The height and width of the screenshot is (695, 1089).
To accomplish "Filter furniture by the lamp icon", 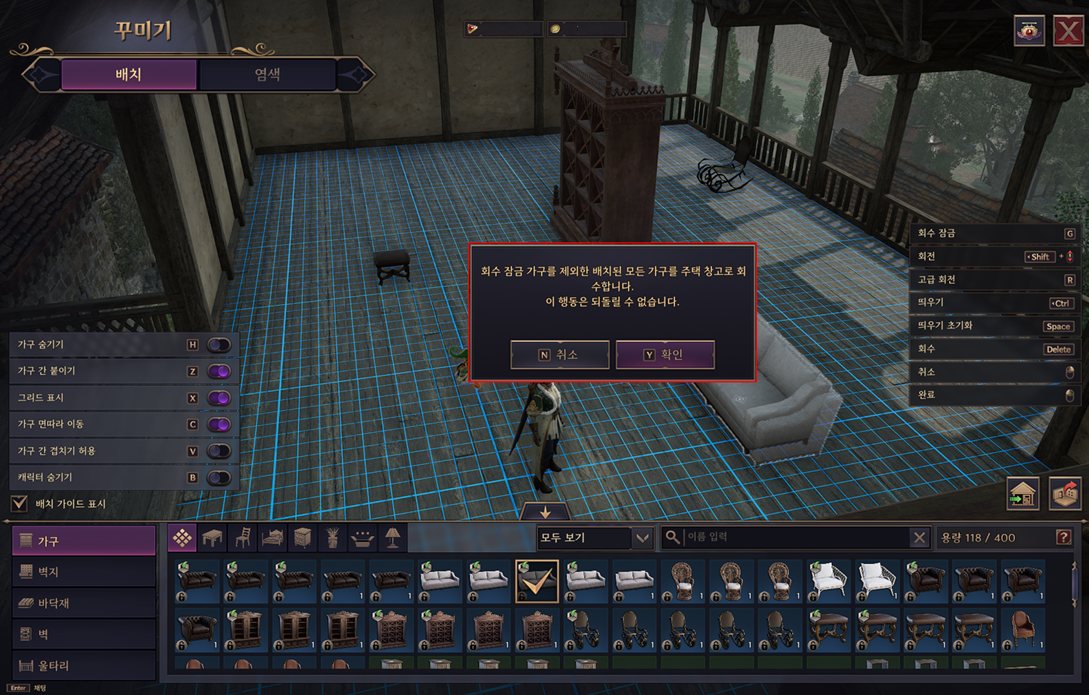I will point(392,538).
